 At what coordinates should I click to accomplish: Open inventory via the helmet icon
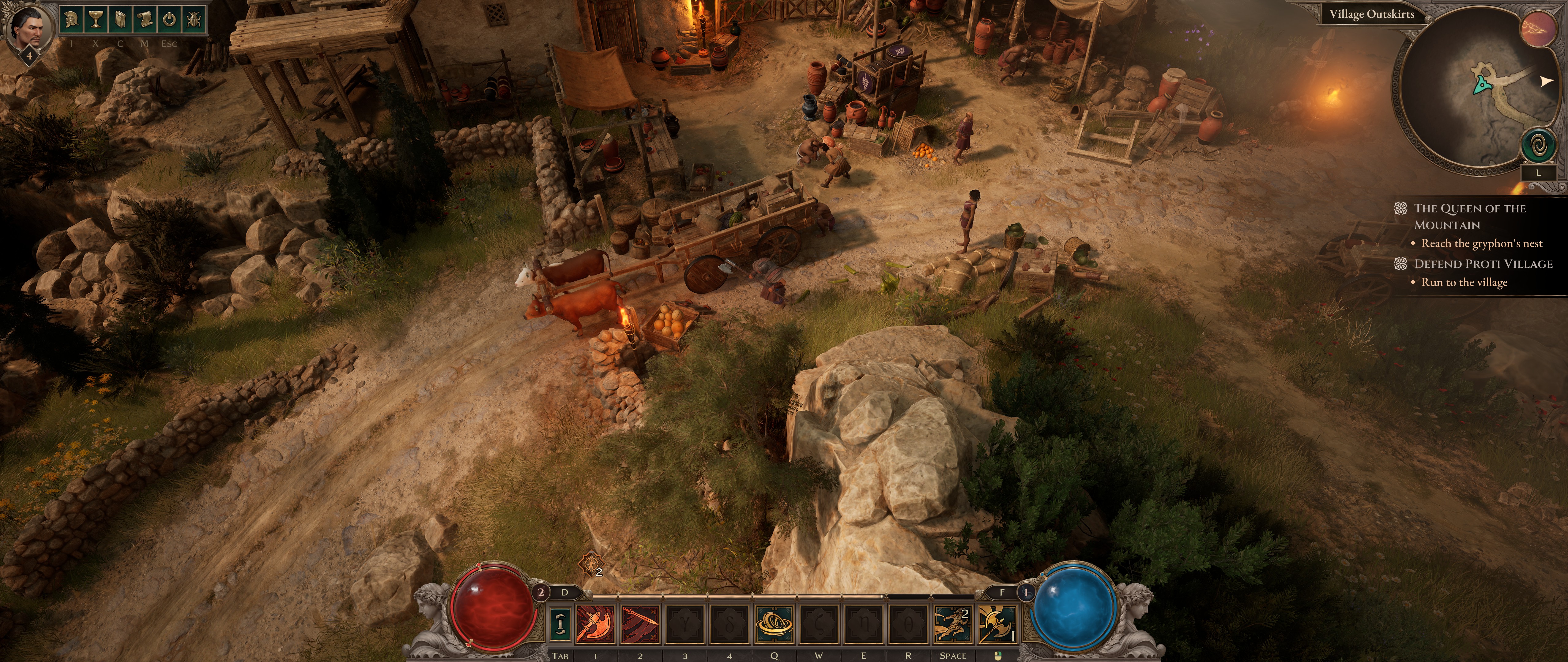tap(71, 20)
